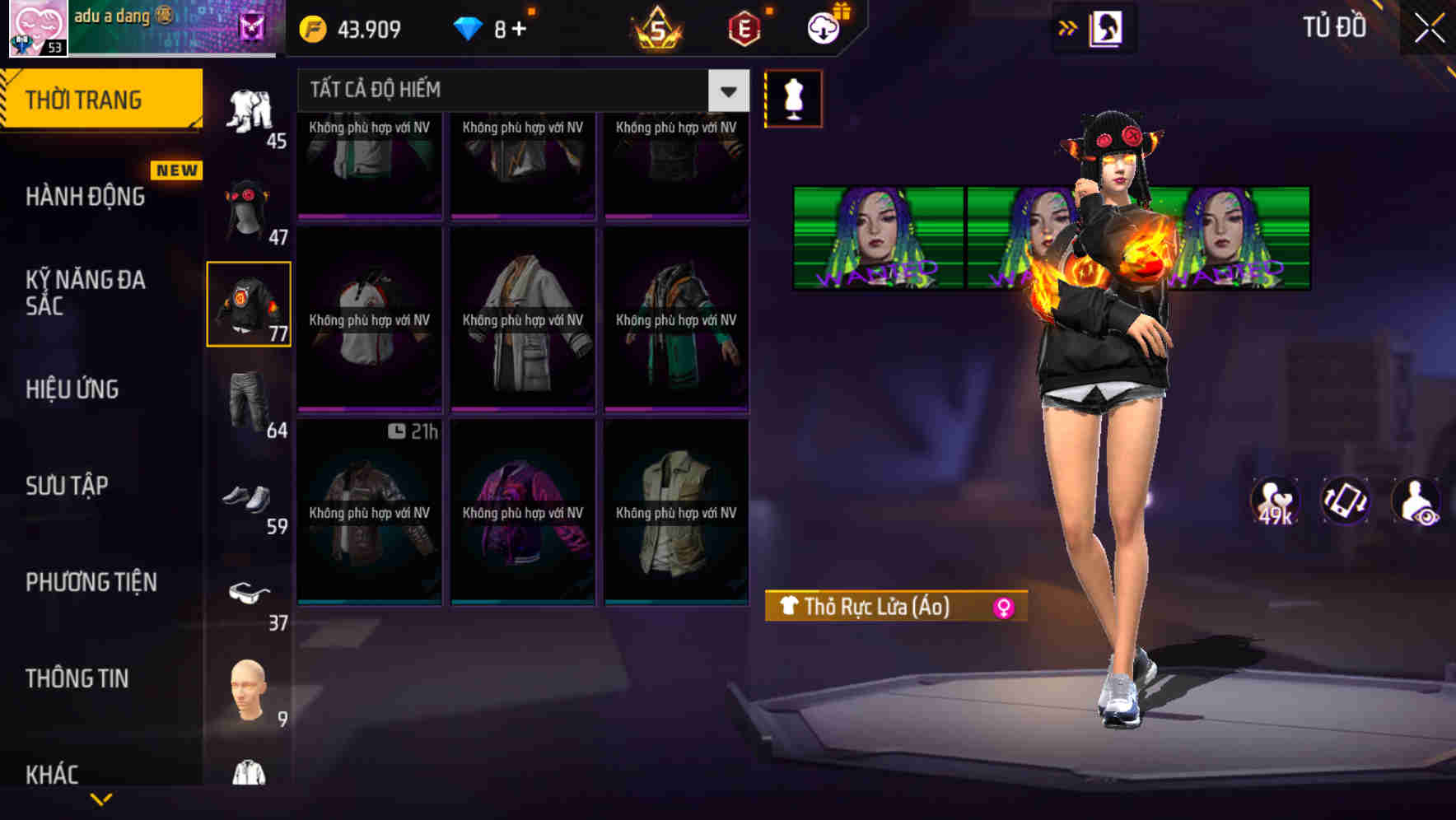Open the SƯU TẬP menu item
Image resolution: width=1456 pixels, height=820 pixels.
68,485
